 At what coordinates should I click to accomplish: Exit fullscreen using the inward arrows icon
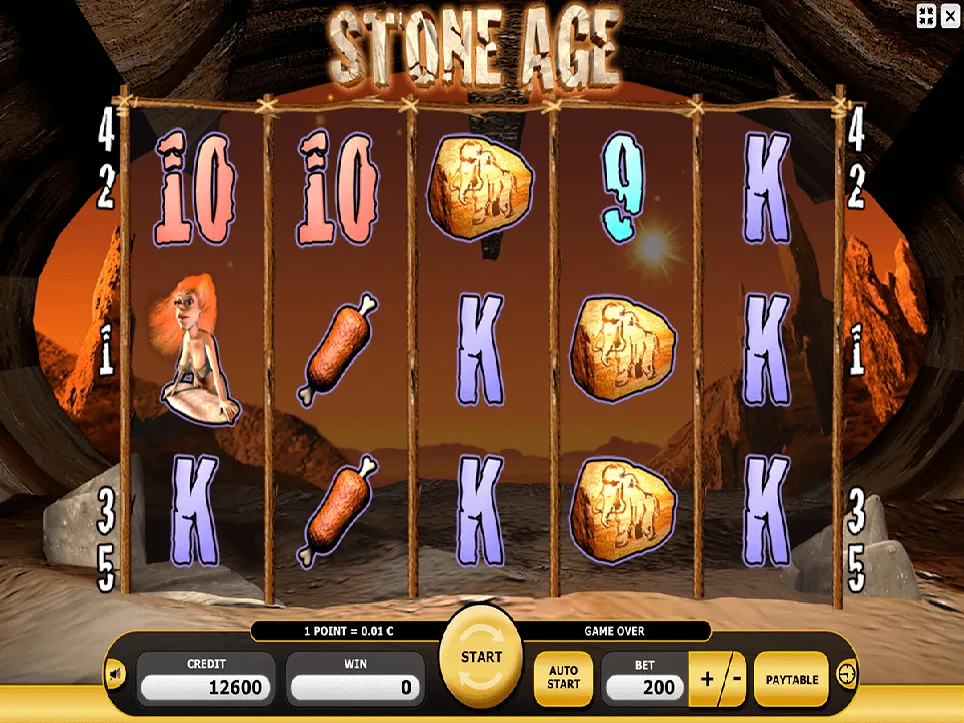(x=925, y=15)
